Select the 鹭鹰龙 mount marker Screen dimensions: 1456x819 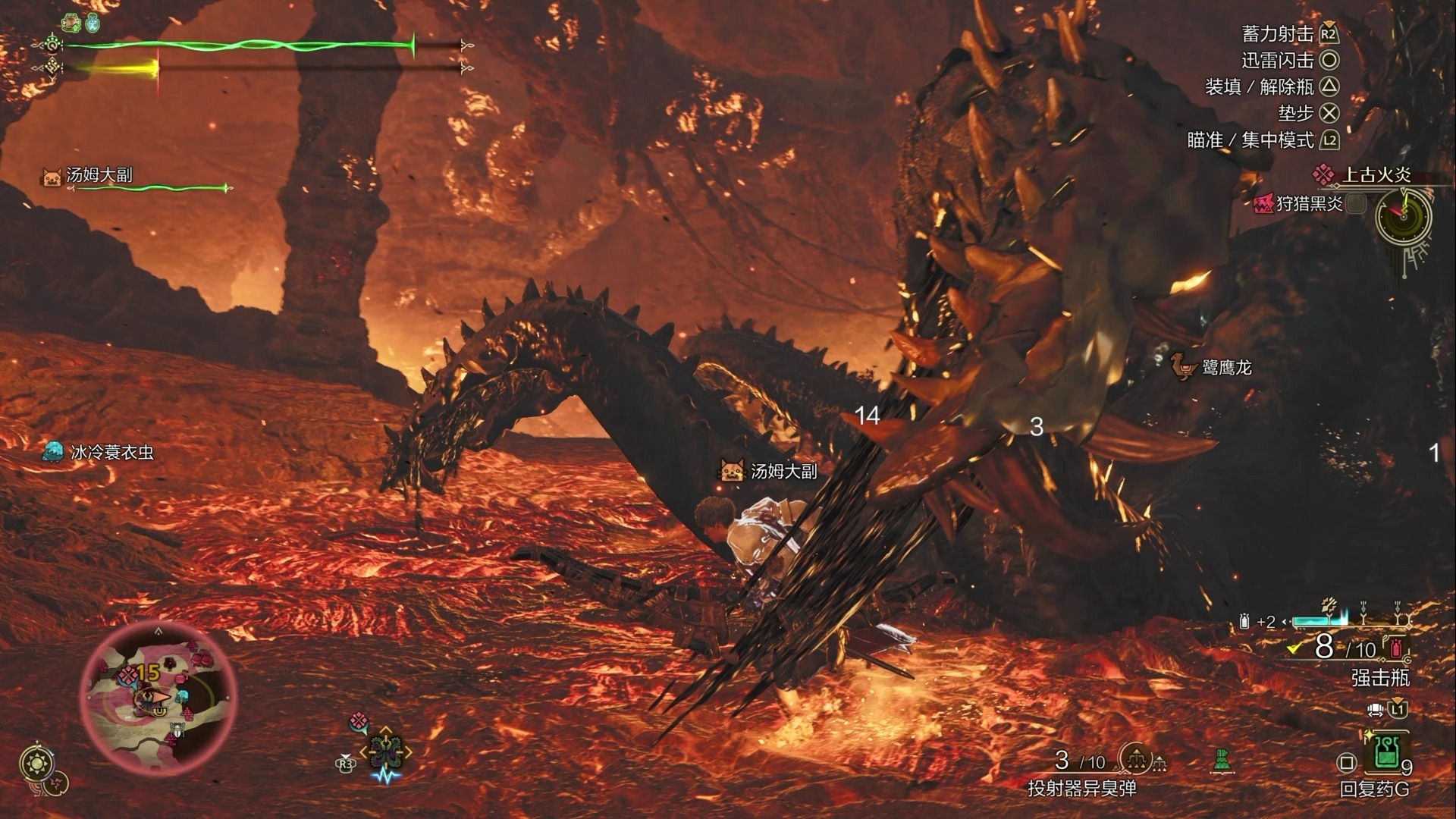tap(1225, 368)
